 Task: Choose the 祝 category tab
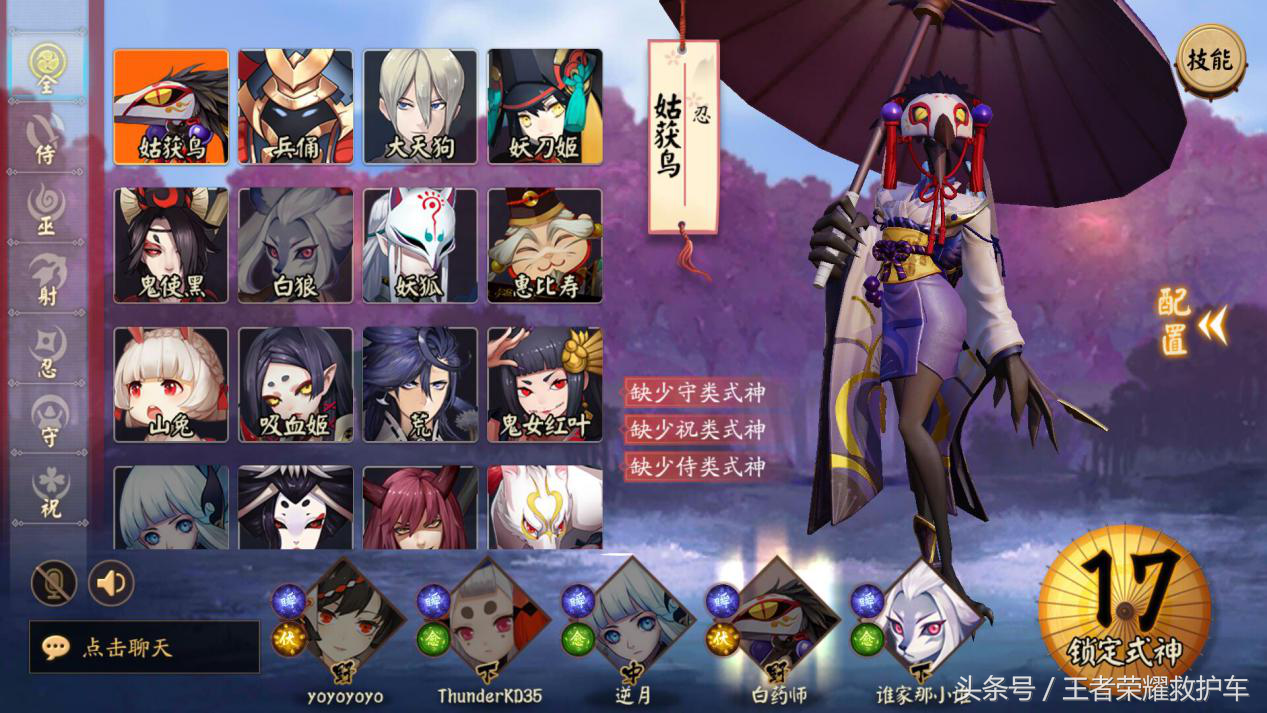48,492
